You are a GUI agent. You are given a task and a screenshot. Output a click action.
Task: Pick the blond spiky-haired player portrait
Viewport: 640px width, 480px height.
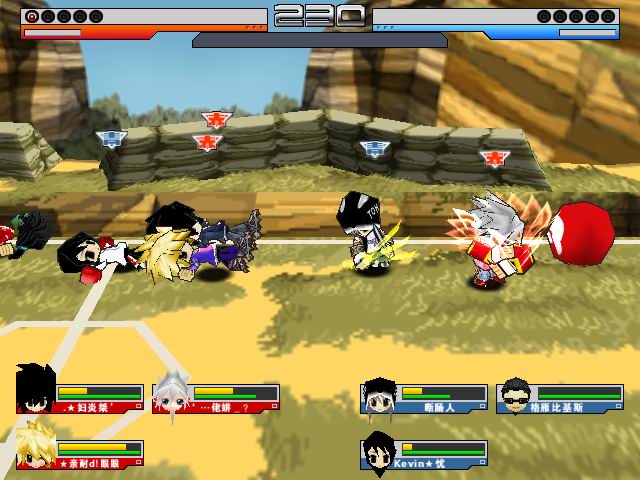click(x=36, y=452)
